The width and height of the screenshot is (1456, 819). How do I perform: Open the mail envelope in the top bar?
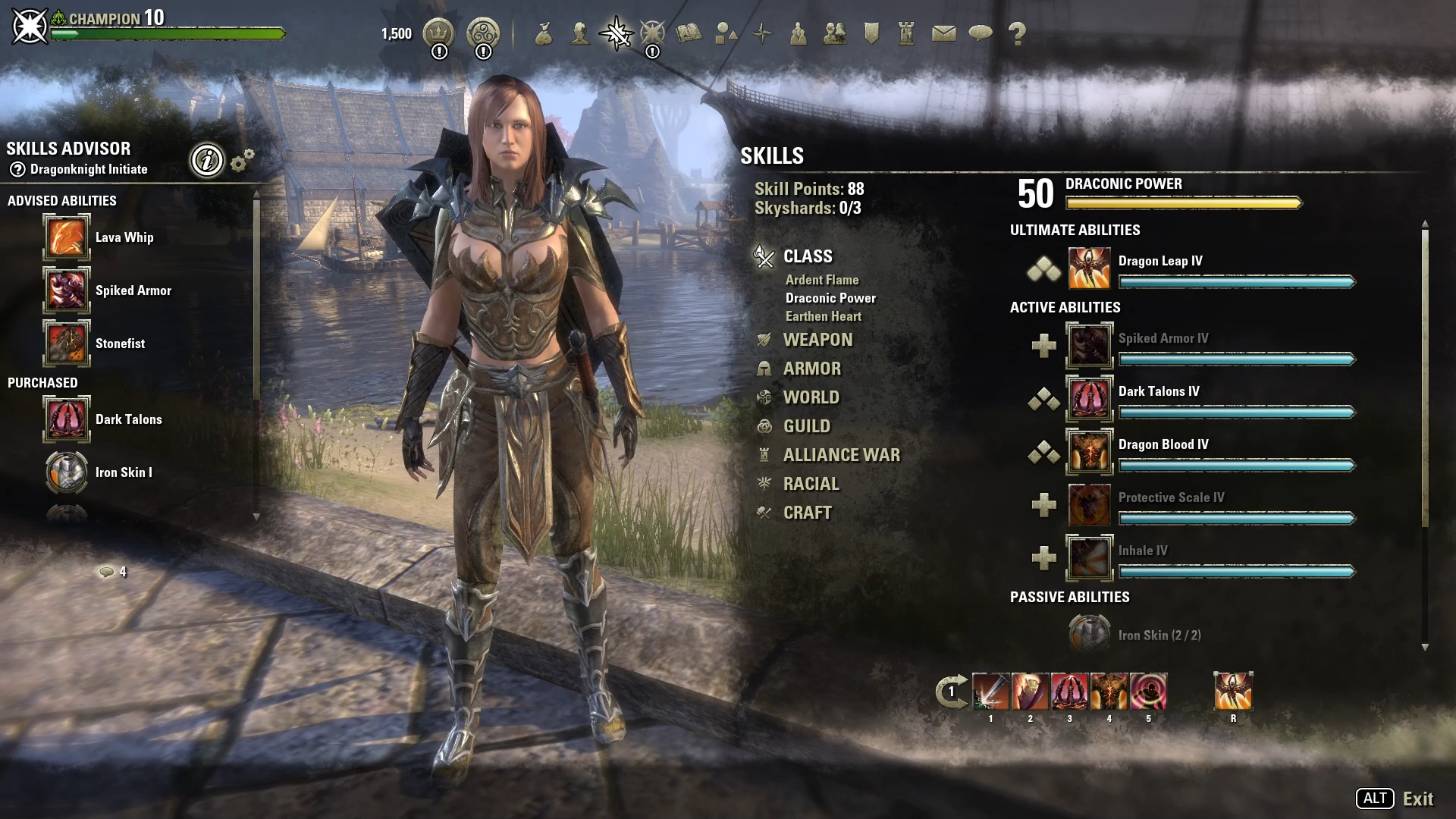943,33
